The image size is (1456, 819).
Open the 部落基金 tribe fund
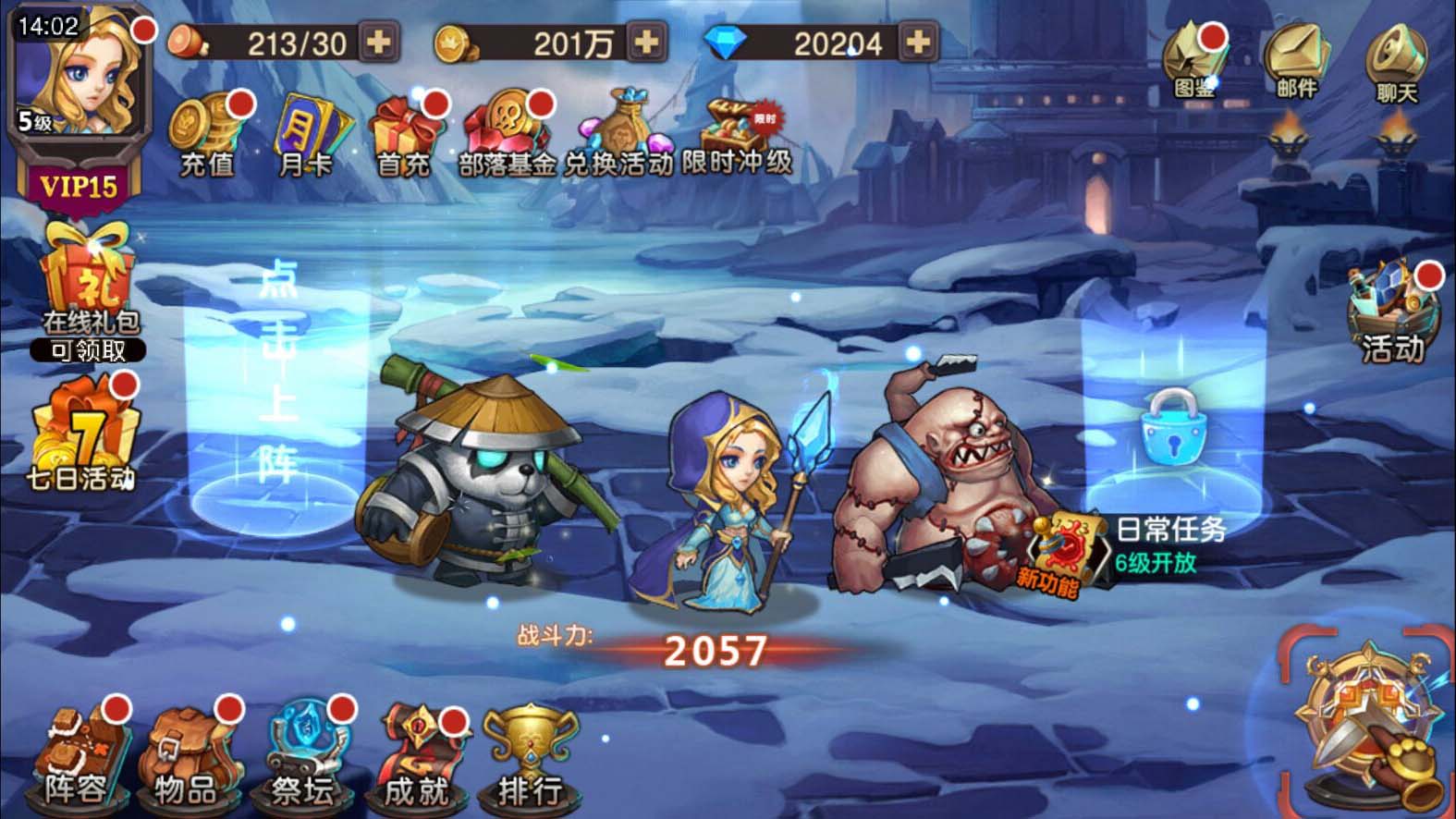507,134
